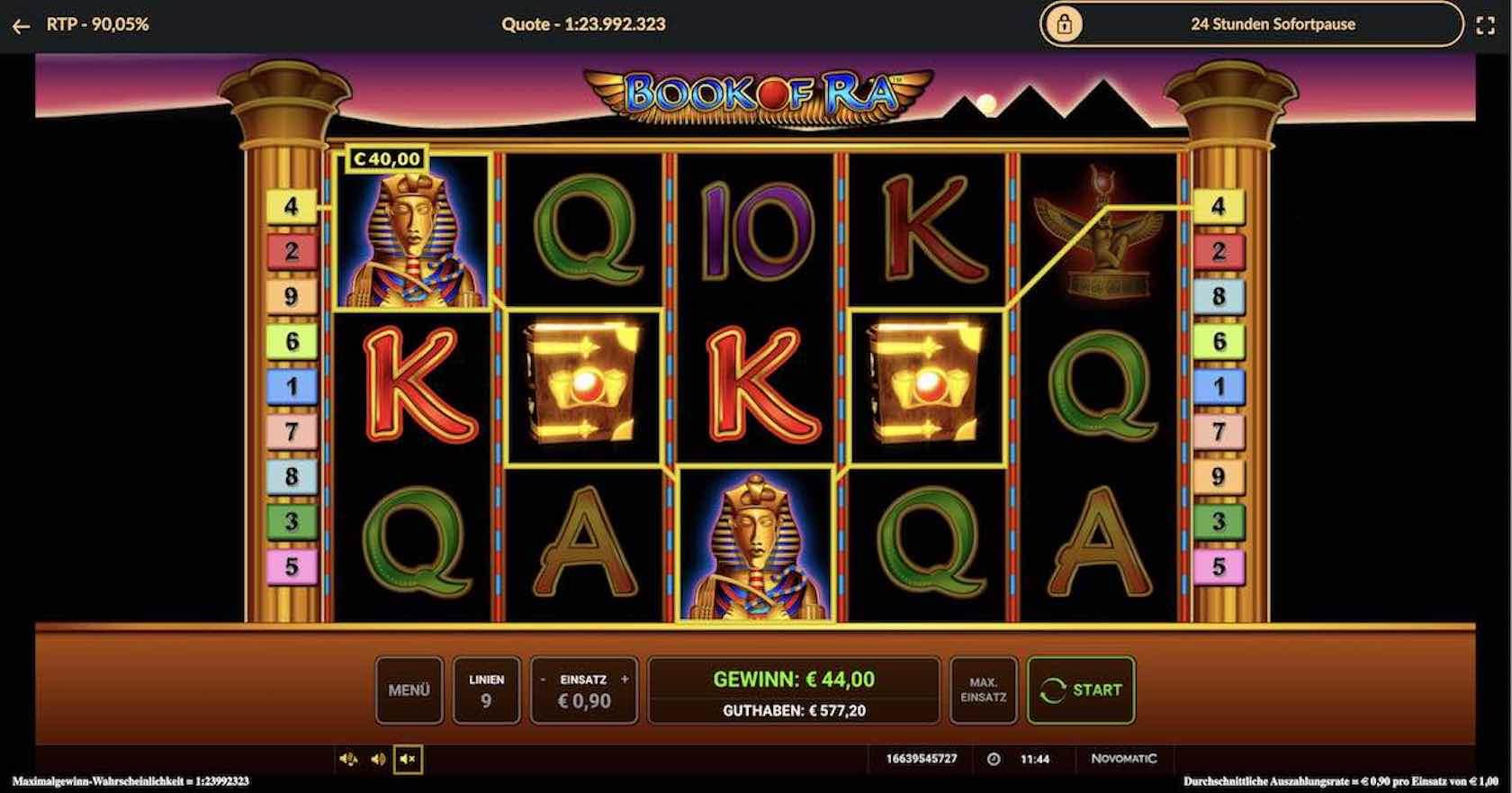Click the back arrow next to RTP
This screenshot has width=1512, height=793.
click(20, 25)
